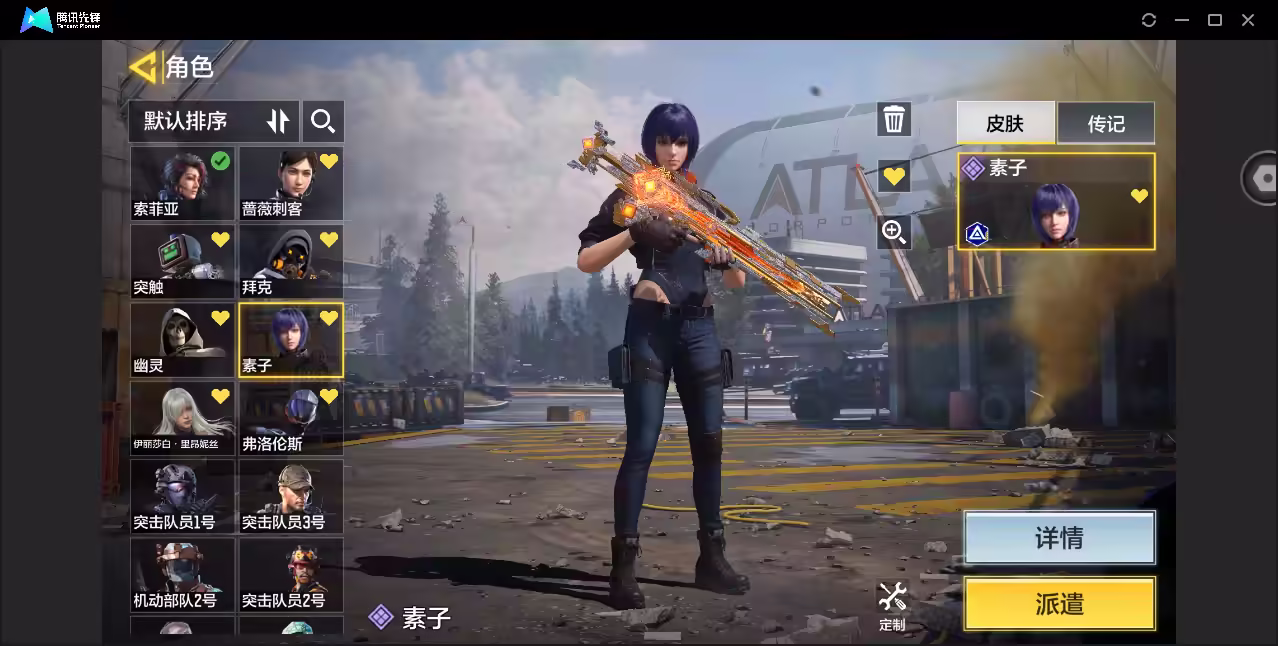Choose the 蔷薇刺客 character tile

point(291,184)
